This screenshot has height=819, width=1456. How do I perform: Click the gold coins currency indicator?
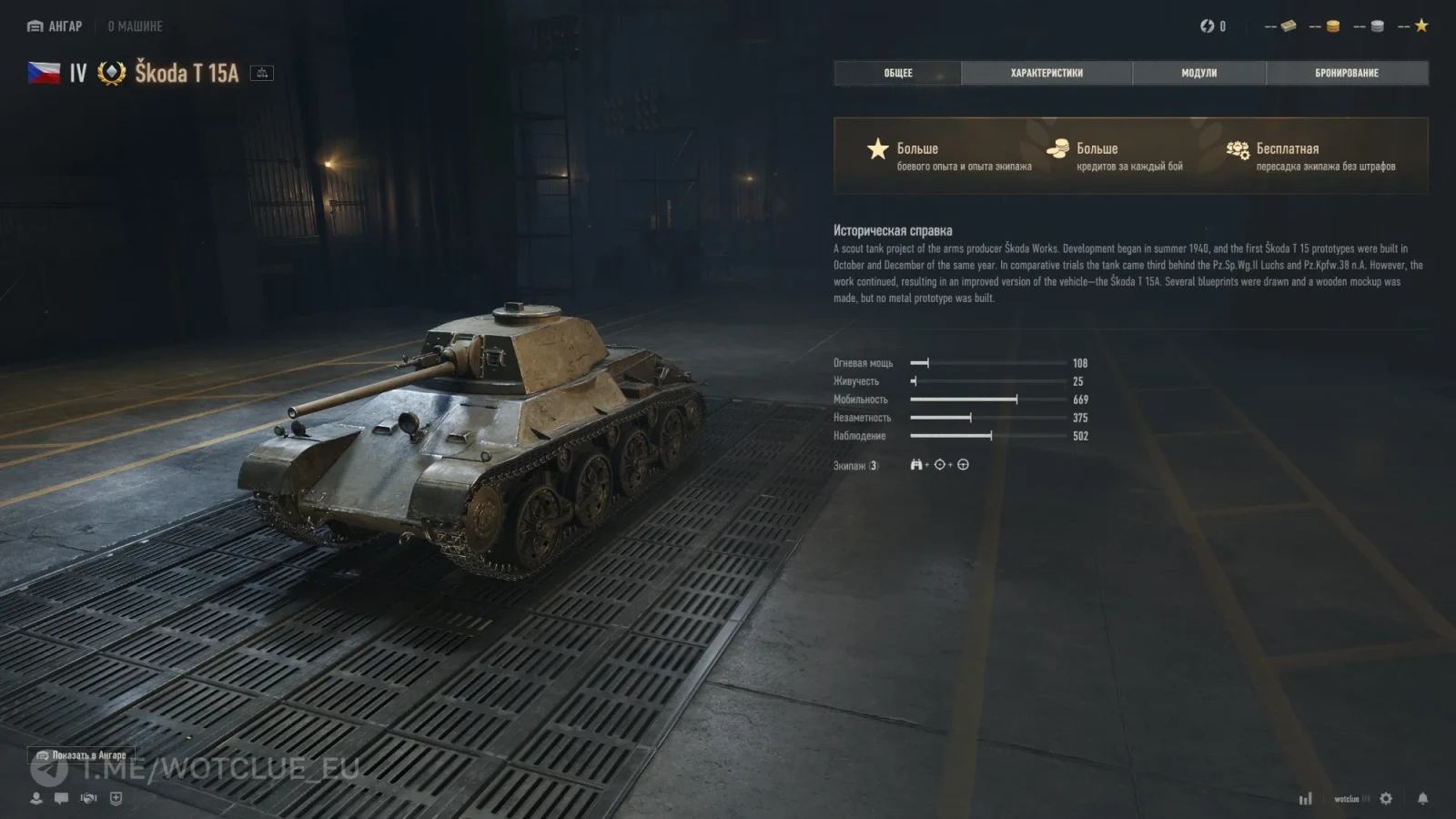pos(1331,26)
